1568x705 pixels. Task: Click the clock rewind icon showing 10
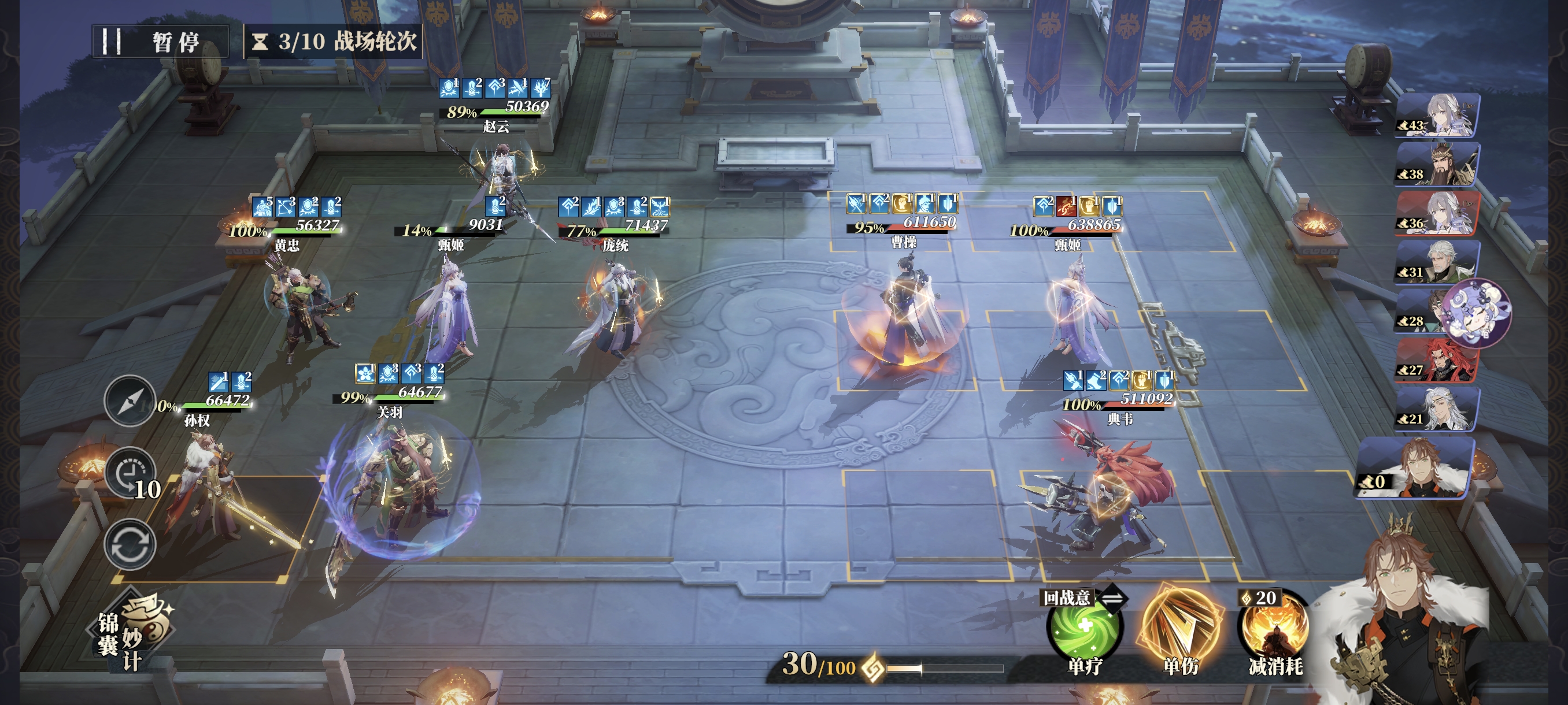131,474
